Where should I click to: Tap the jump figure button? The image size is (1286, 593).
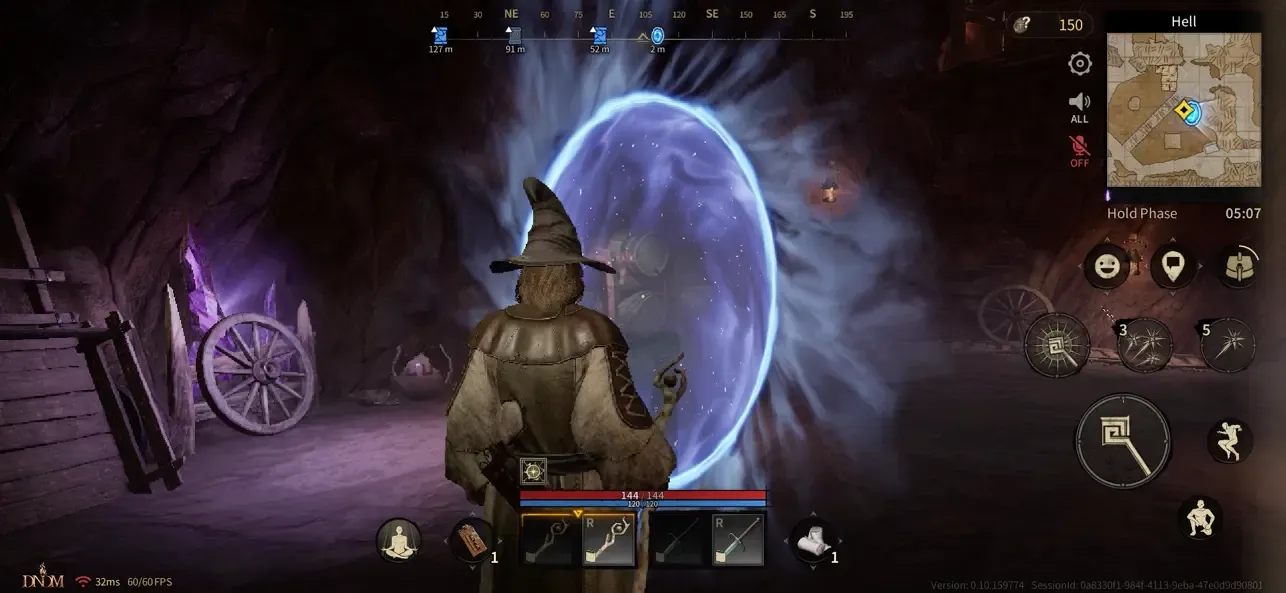[x=1229, y=441]
